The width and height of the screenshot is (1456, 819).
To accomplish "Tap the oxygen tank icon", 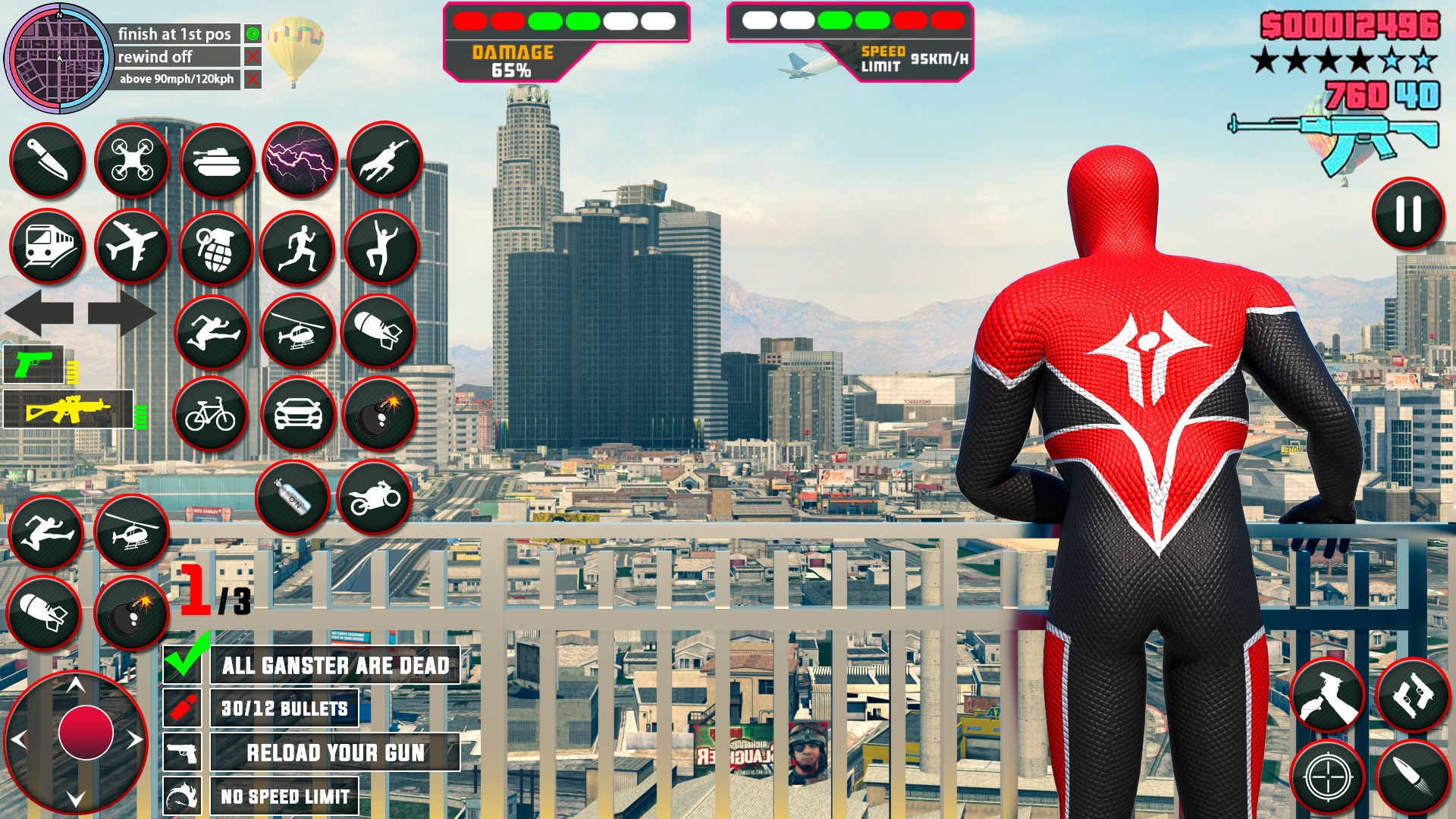I will [x=293, y=499].
